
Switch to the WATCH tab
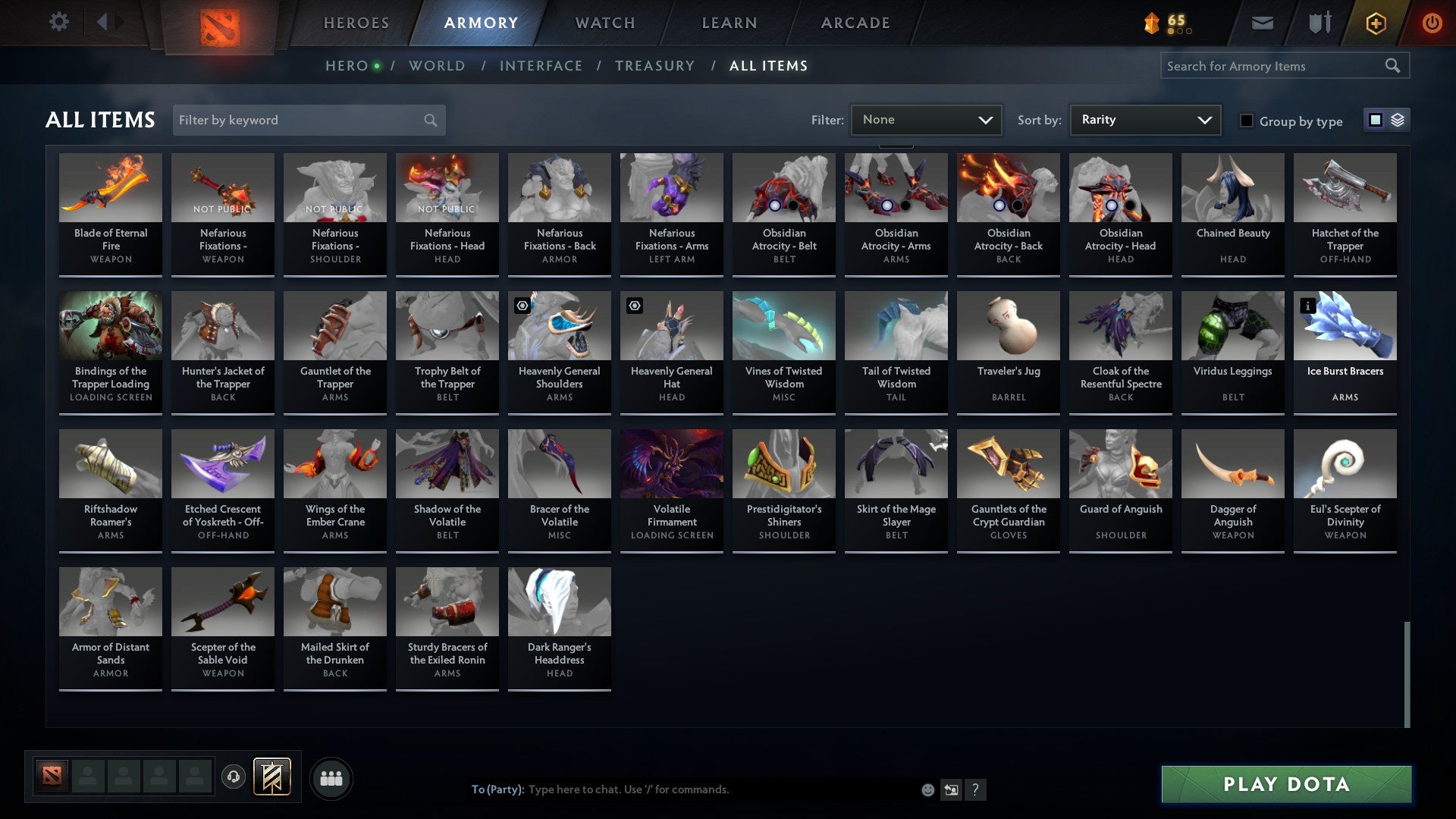coord(605,23)
